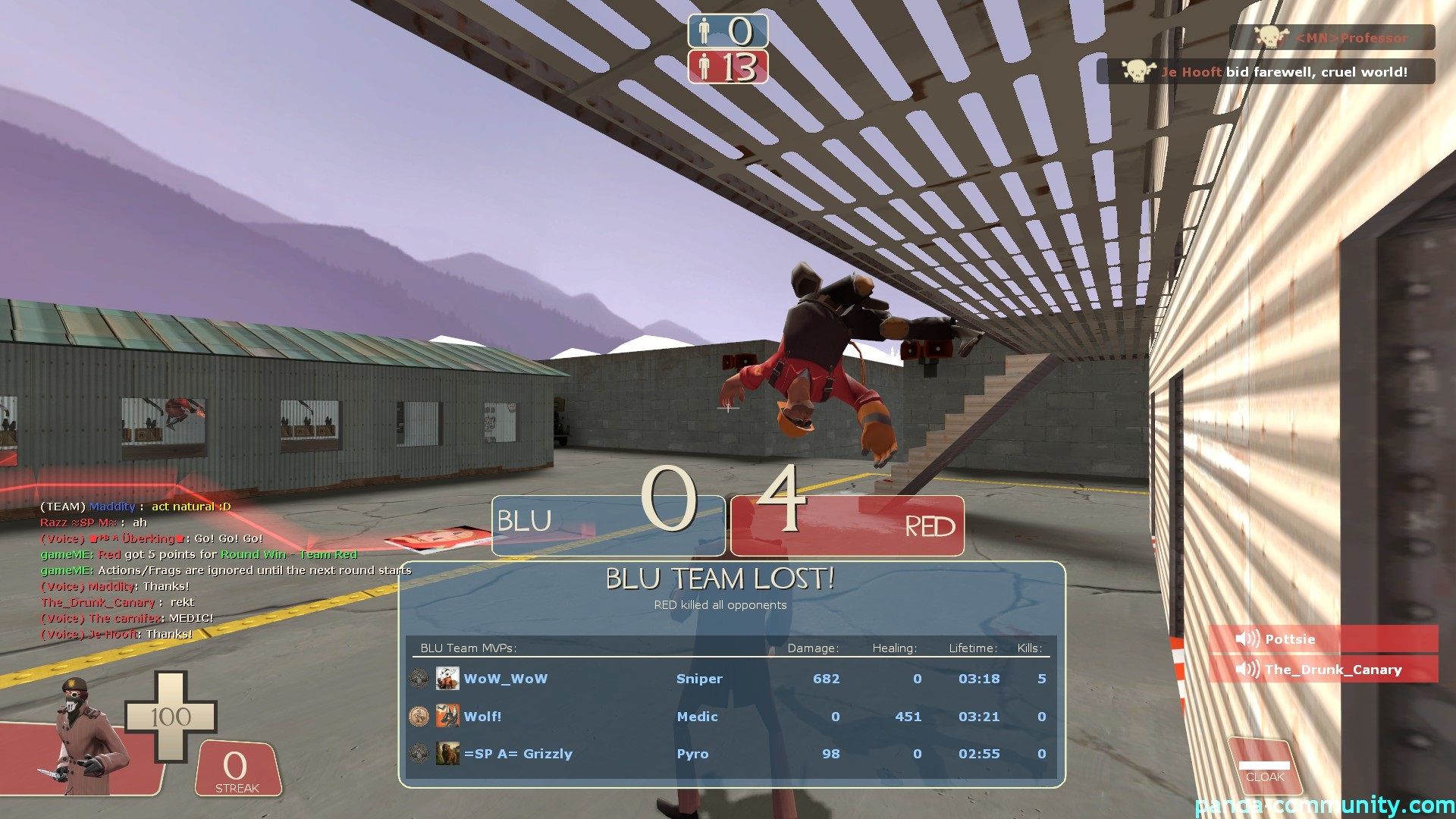The image size is (1456, 819).
Task: Click the 0 STREAK counter badge
Action: [236, 770]
